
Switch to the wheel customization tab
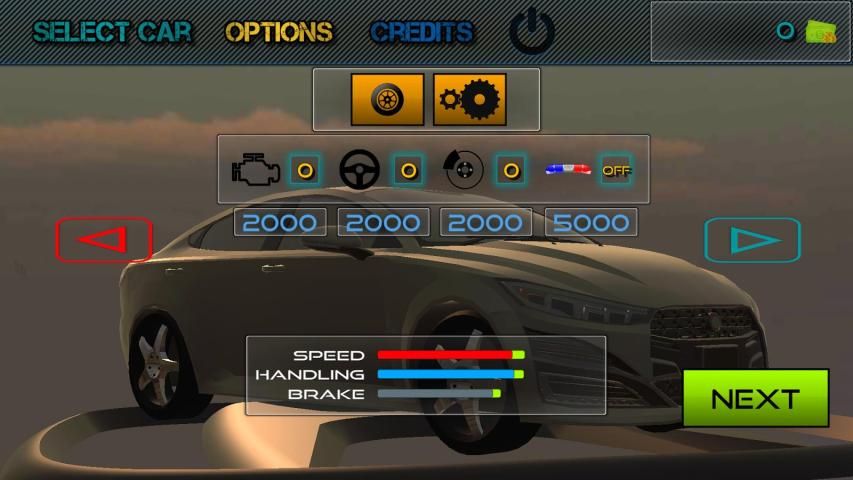[387, 100]
